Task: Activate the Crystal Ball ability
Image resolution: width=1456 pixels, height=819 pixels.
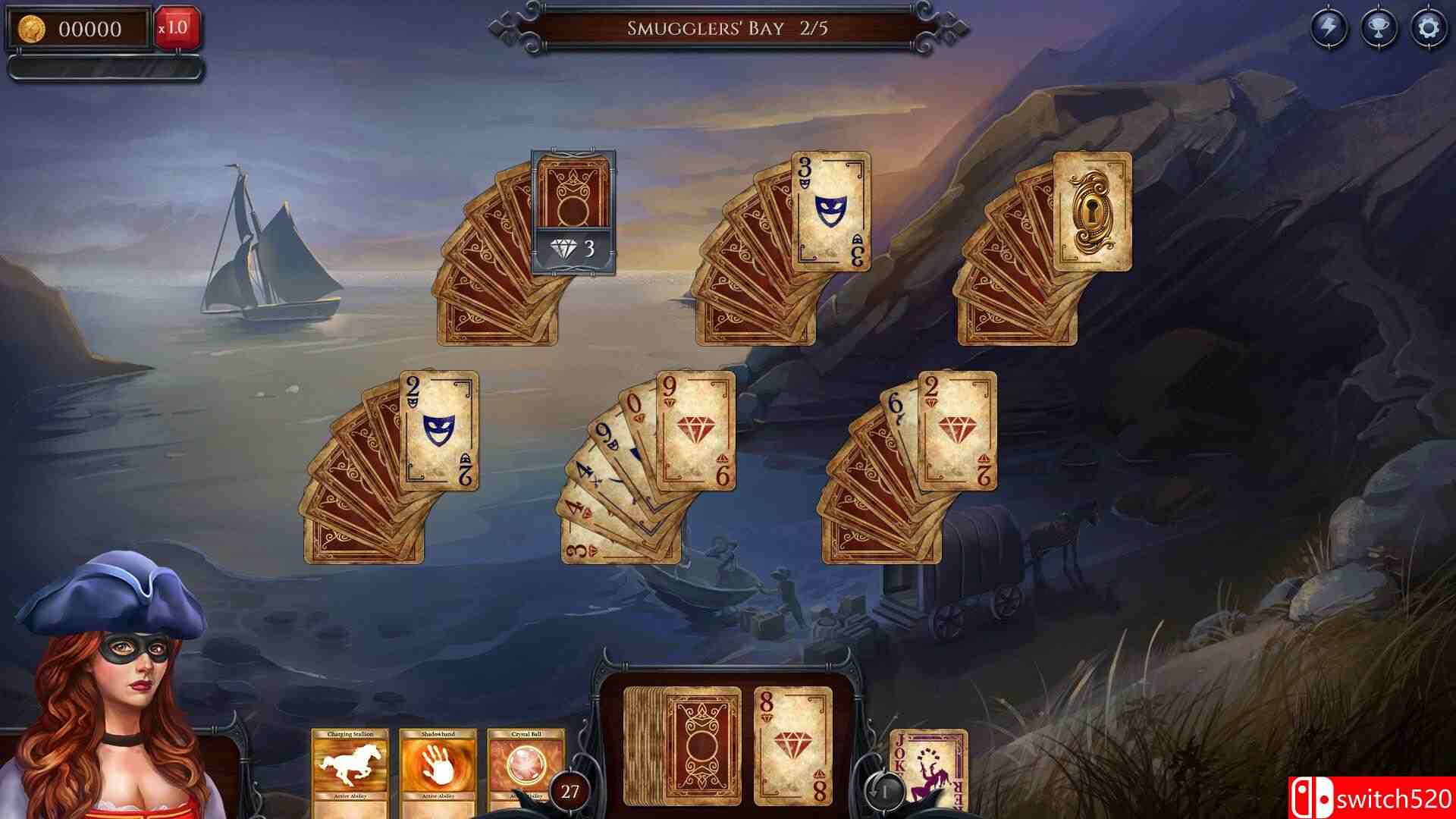Action: click(524, 762)
